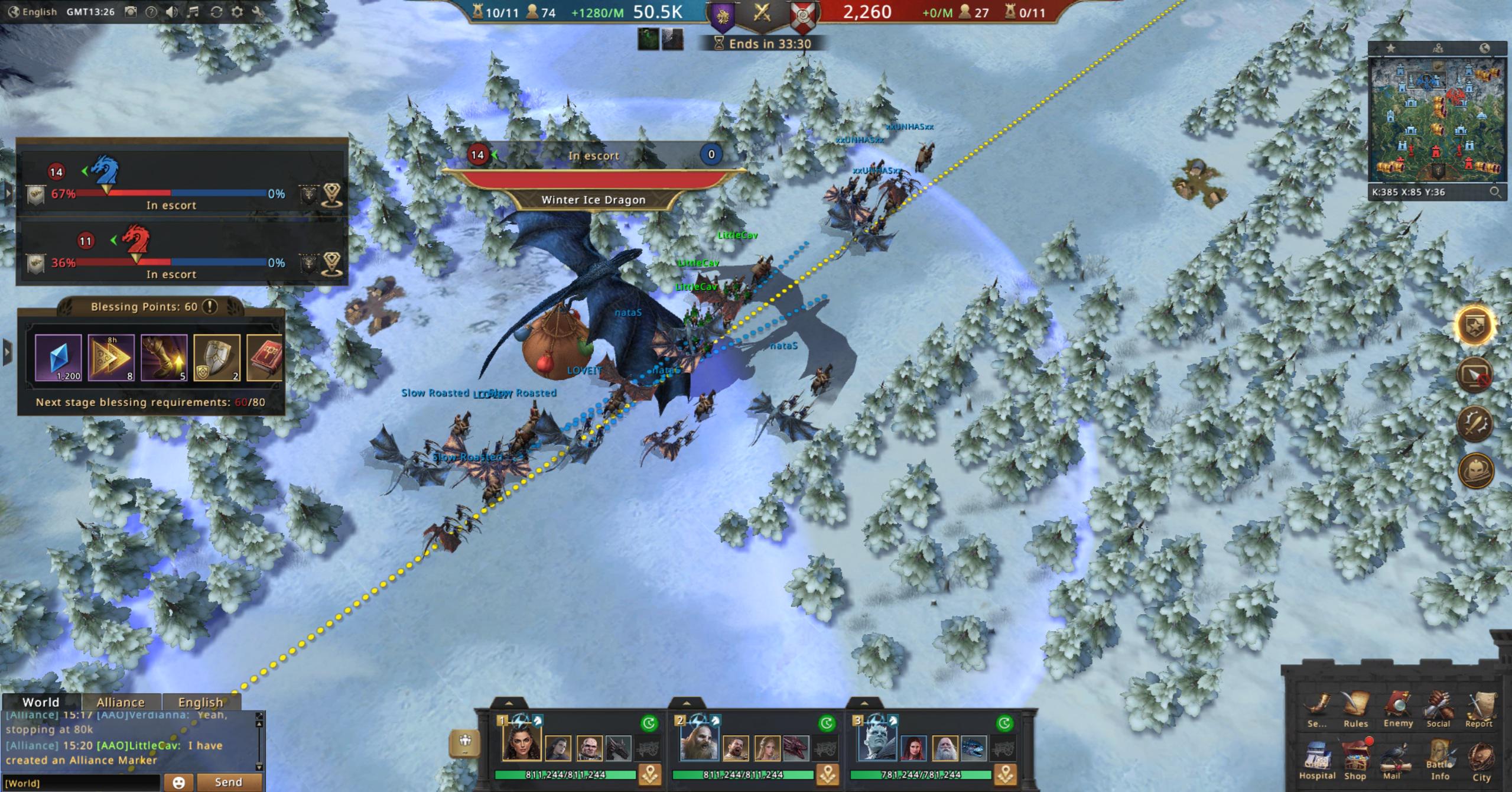
Task: Go to the Hospital
Action: tap(1317, 760)
